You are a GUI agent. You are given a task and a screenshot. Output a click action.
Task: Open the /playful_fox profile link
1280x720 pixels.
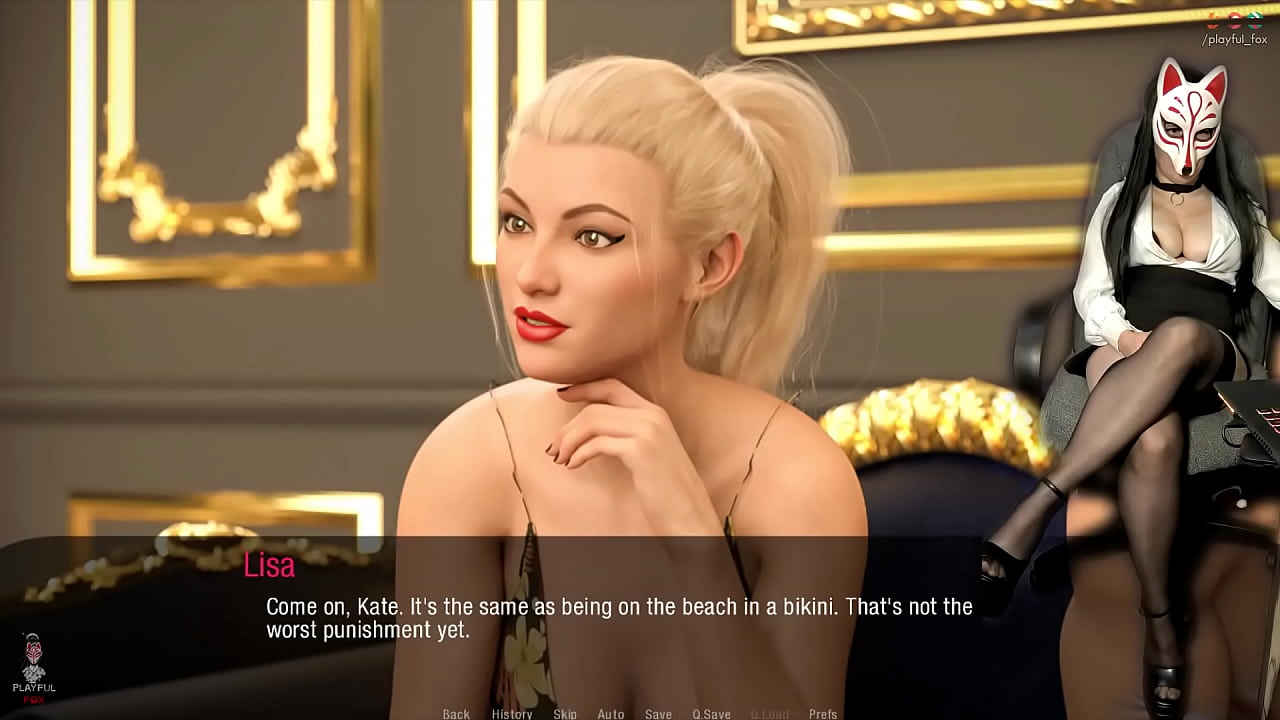point(1233,38)
